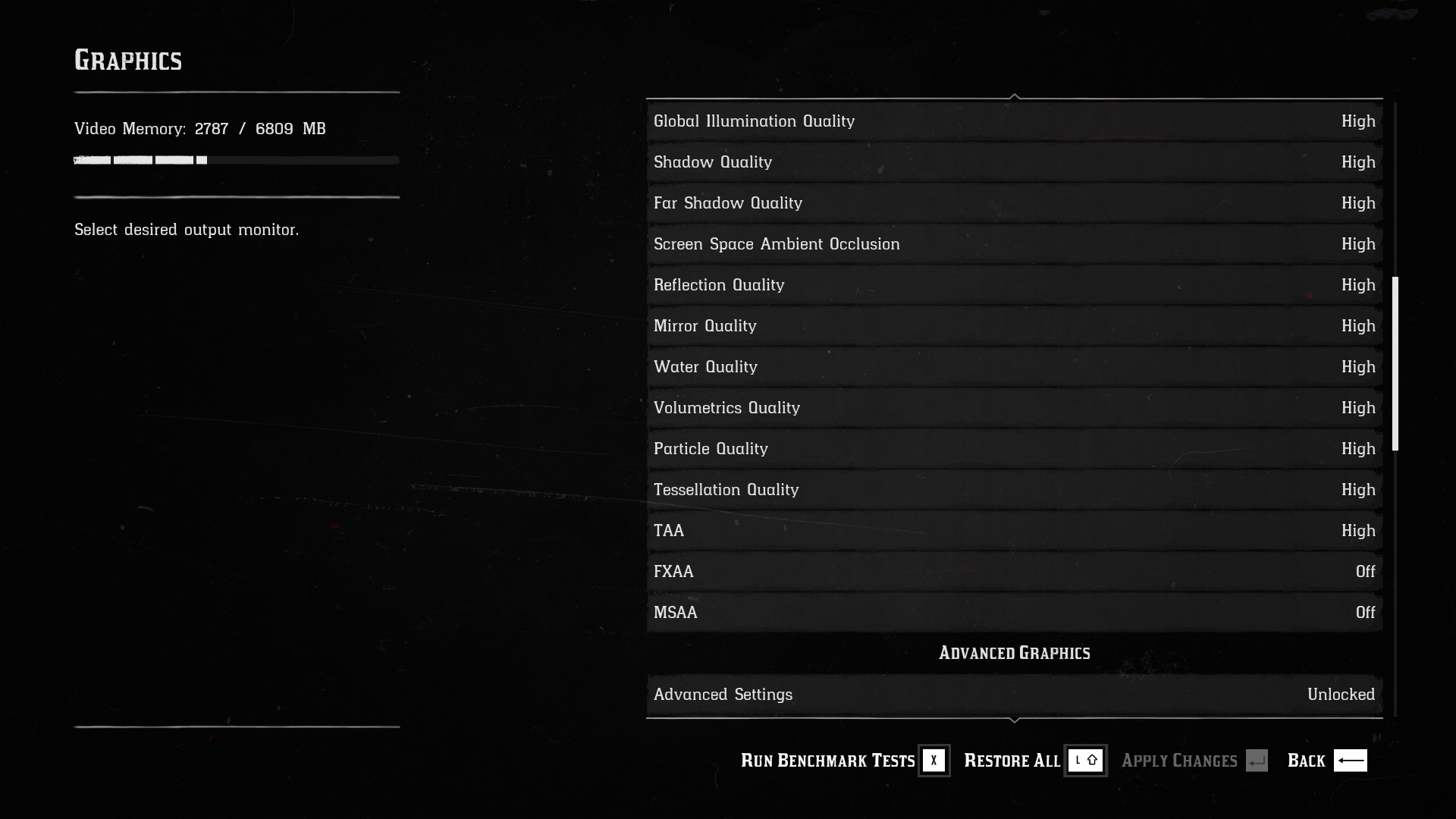
Task: Adjust the Reflection Quality setting
Action: [1014, 285]
